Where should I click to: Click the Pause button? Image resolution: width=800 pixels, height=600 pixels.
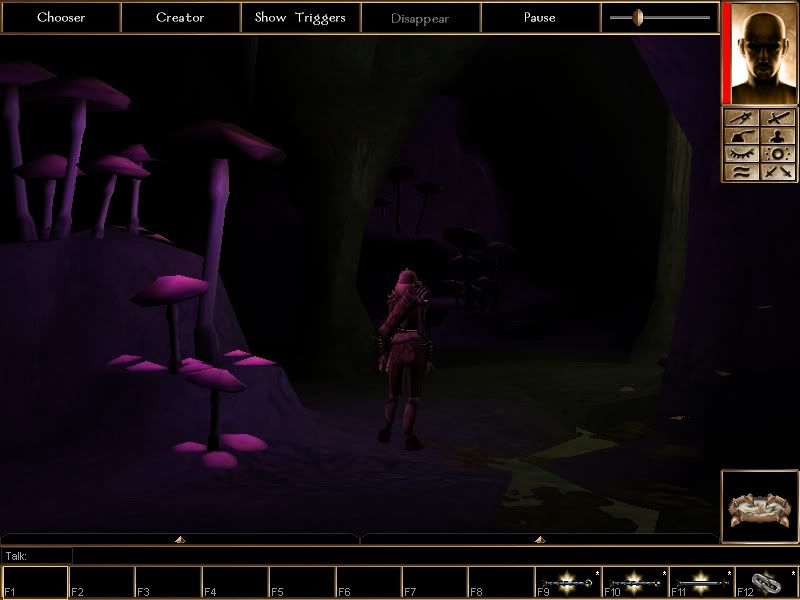click(x=540, y=18)
